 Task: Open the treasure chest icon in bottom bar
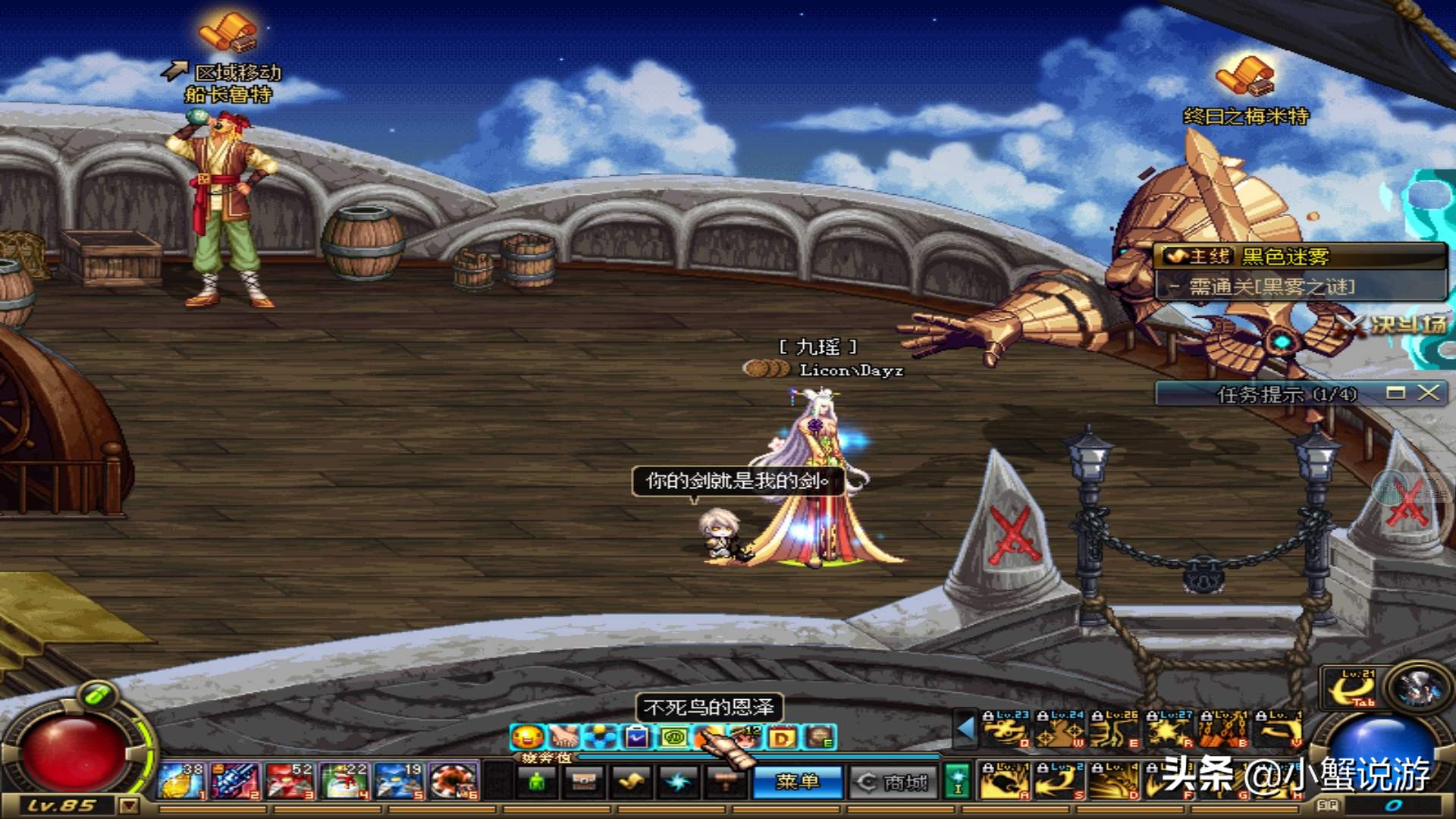584,782
